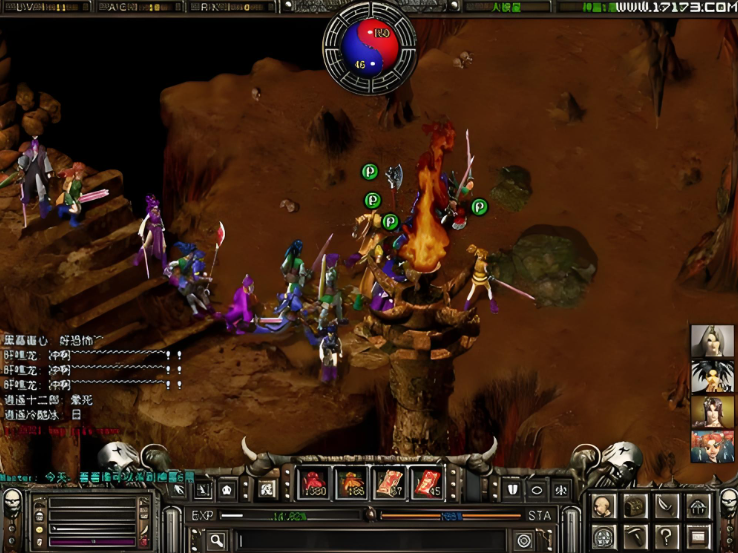
Task: Click the skull face status panel icon
Action: pos(12,500)
